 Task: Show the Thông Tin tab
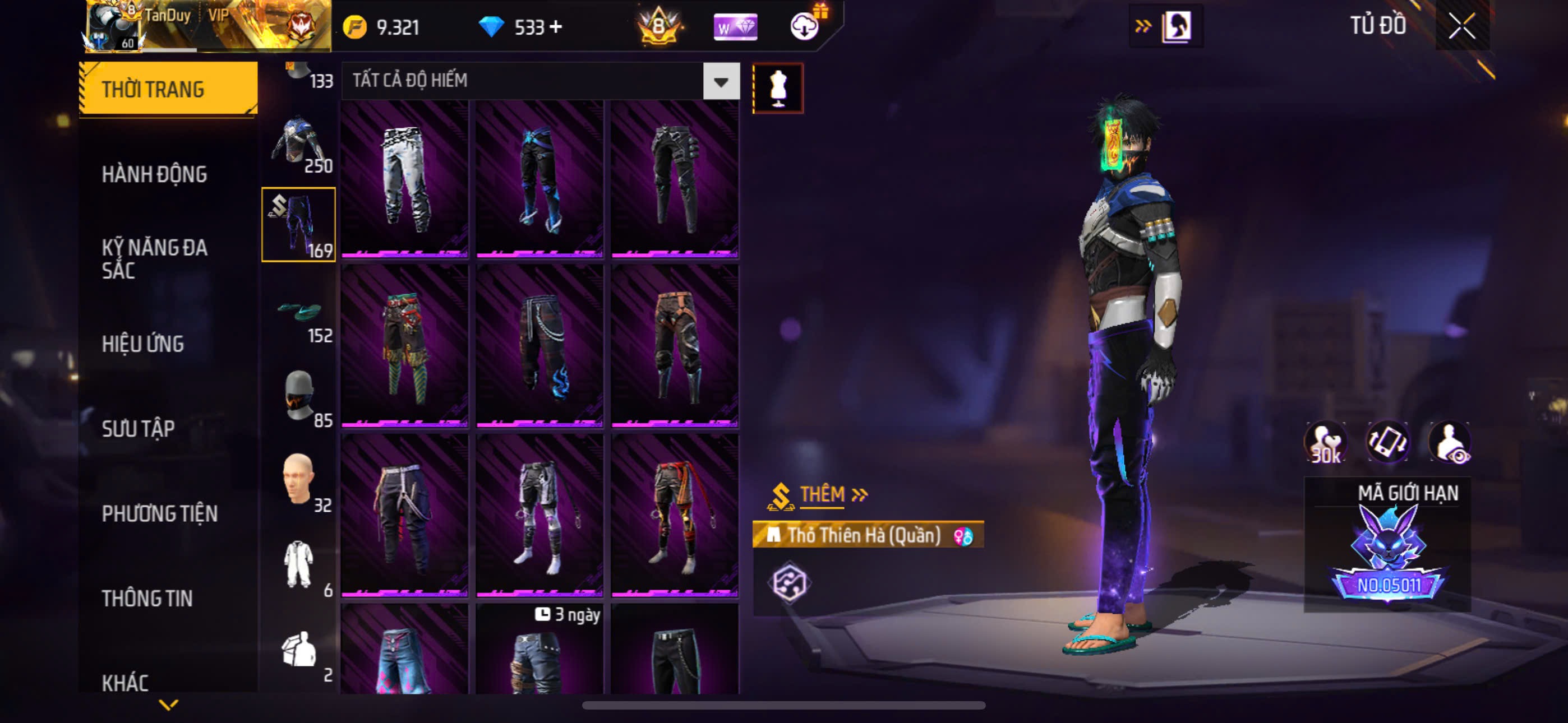tap(147, 598)
